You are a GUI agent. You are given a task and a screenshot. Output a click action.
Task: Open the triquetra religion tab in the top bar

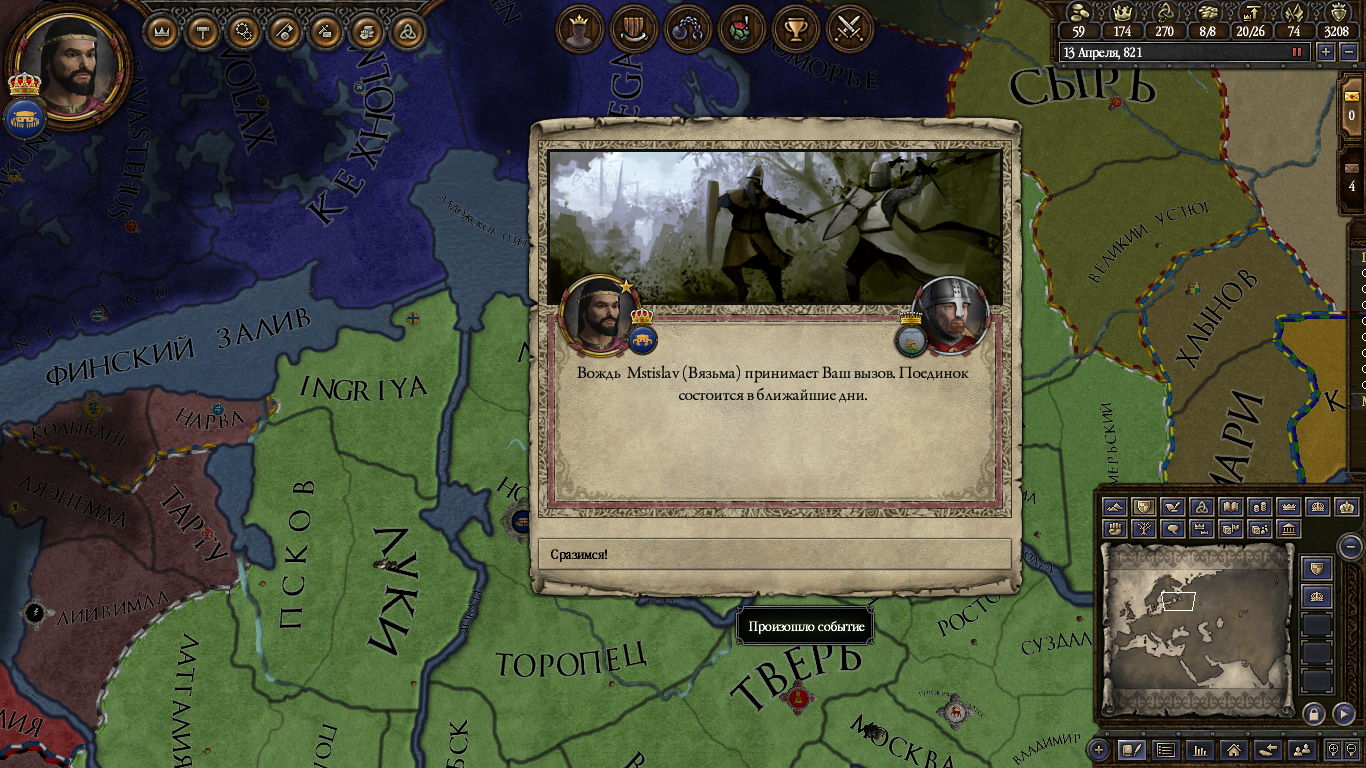tap(406, 32)
